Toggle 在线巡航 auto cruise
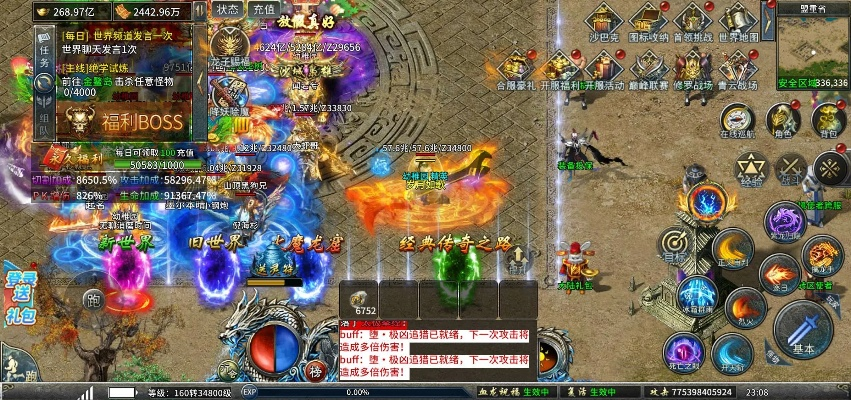 pos(737,120)
